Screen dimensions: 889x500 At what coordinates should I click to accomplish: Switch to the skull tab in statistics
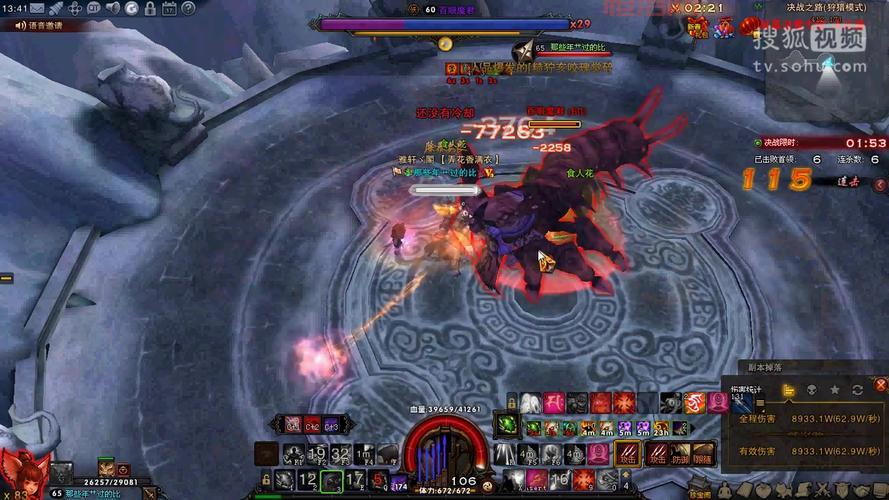pos(812,389)
